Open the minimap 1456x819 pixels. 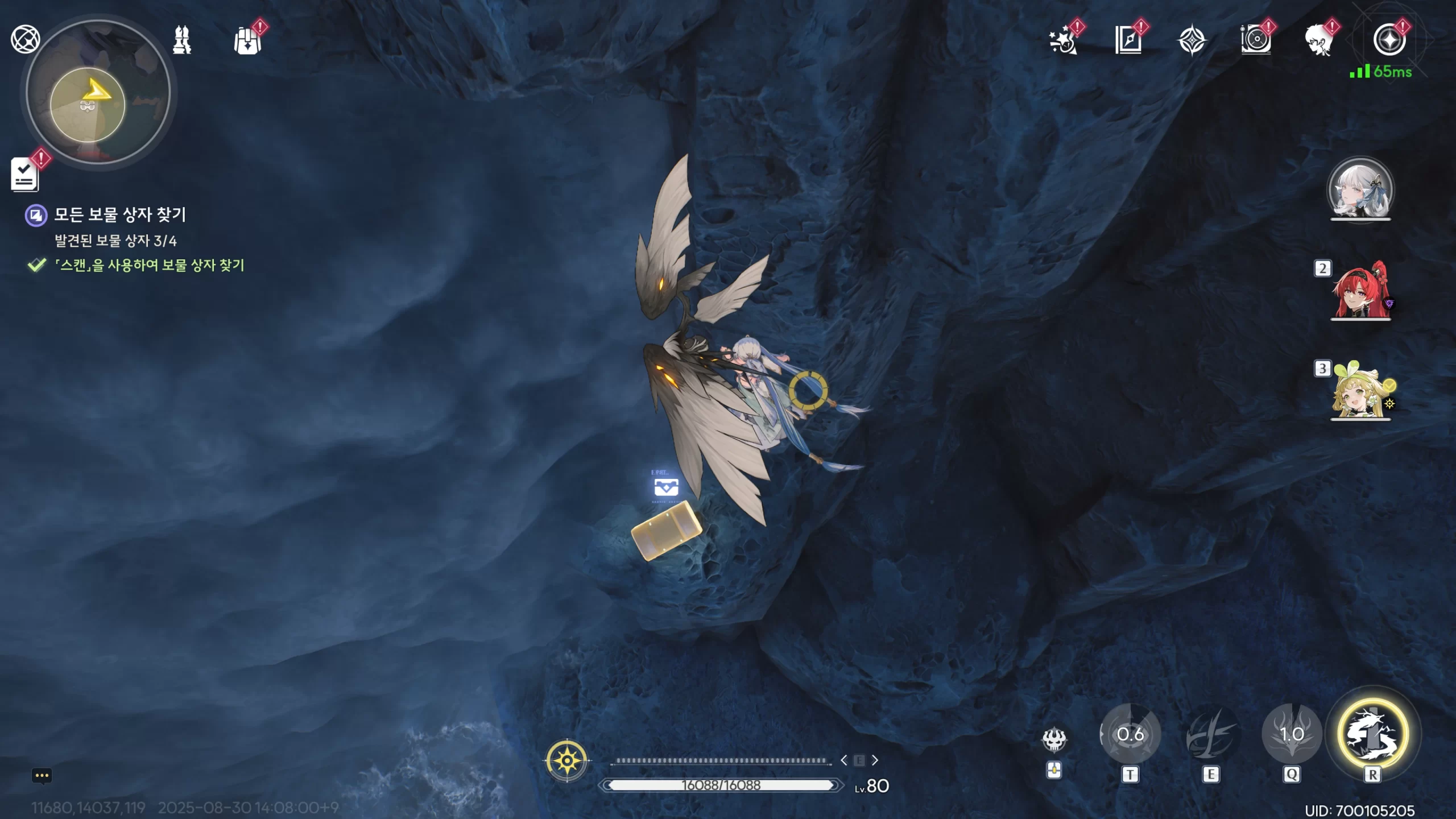(x=98, y=92)
